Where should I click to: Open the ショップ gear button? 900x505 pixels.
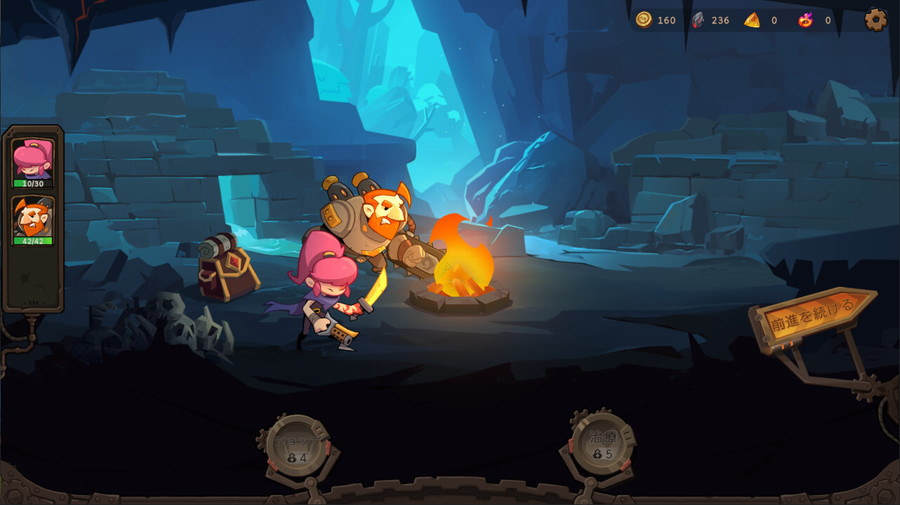point(297,447)
